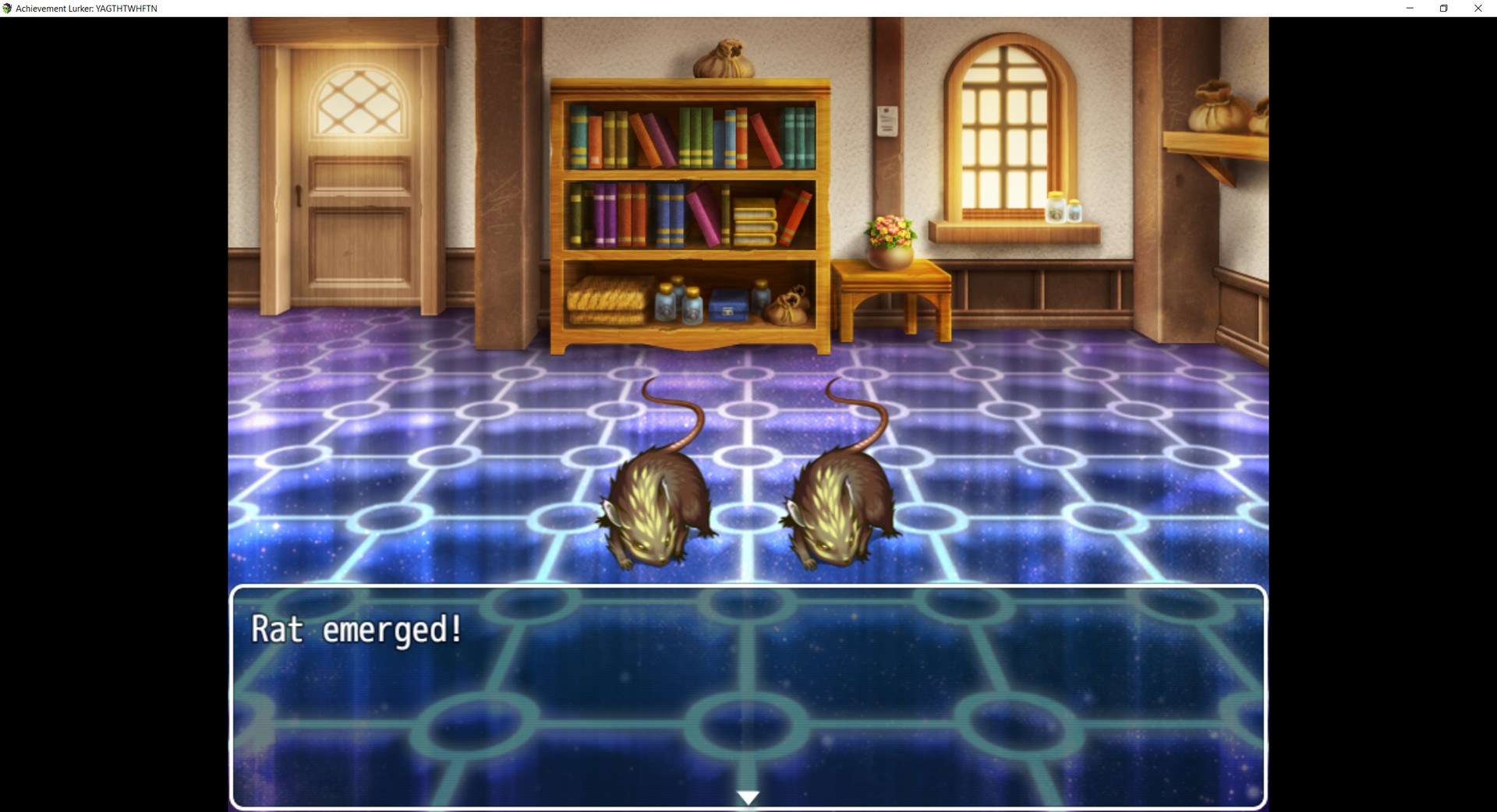Click the 'Rat emerged!' dialog text
The height and width of the screenshot is (812, 1497).
[356, 630]
